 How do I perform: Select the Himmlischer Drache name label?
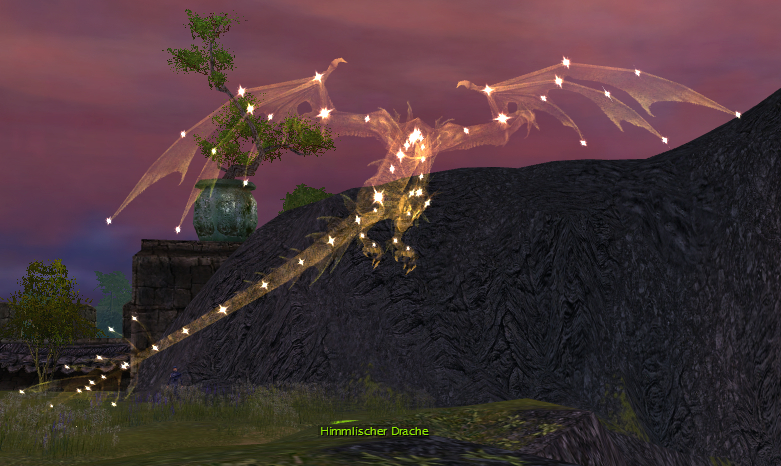(374, 431)
